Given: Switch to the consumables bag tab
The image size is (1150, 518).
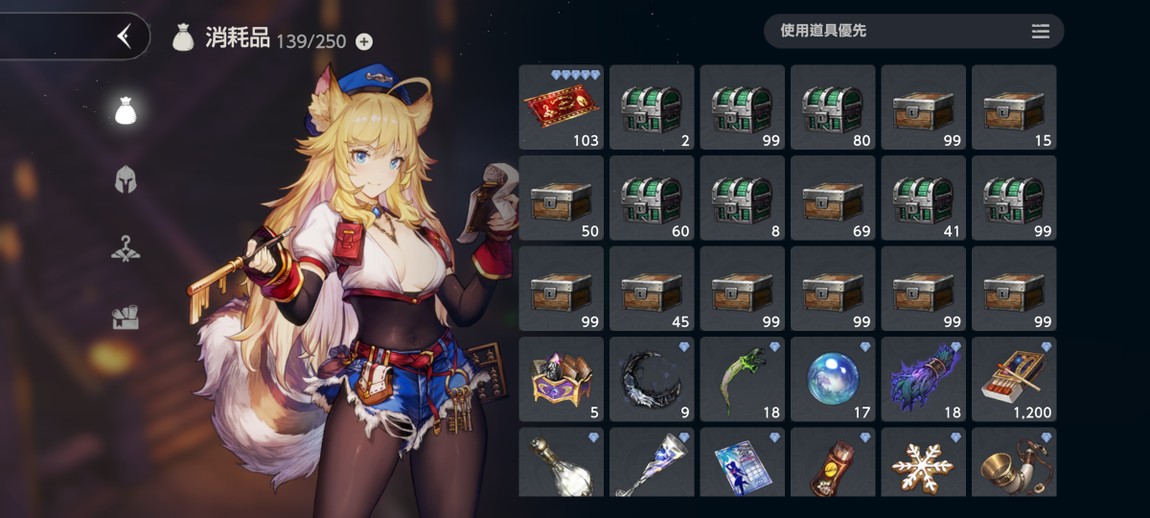Looking at the screenshot, I should click(125, 111).
